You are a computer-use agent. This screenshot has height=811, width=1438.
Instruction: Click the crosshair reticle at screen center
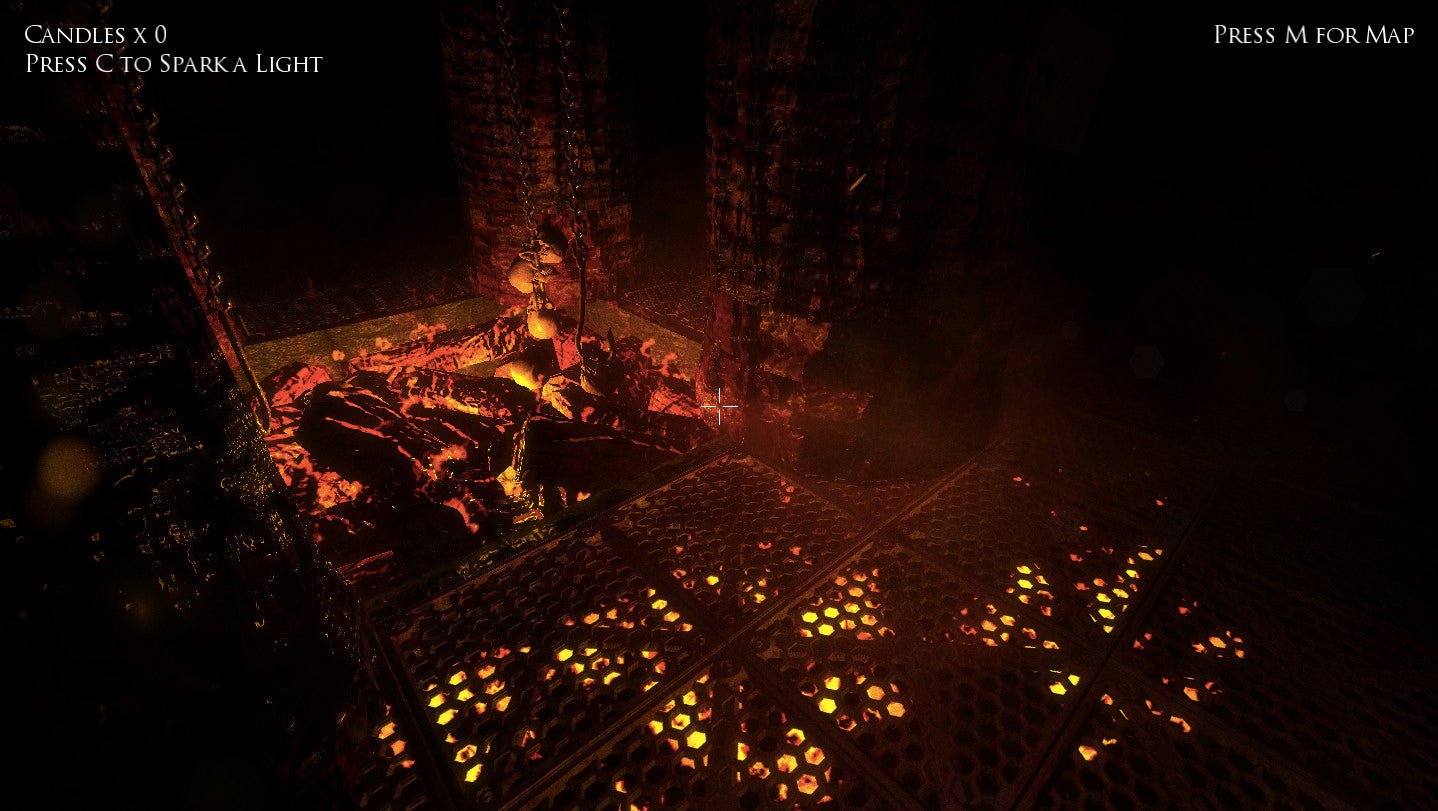(x=722, y=407)
